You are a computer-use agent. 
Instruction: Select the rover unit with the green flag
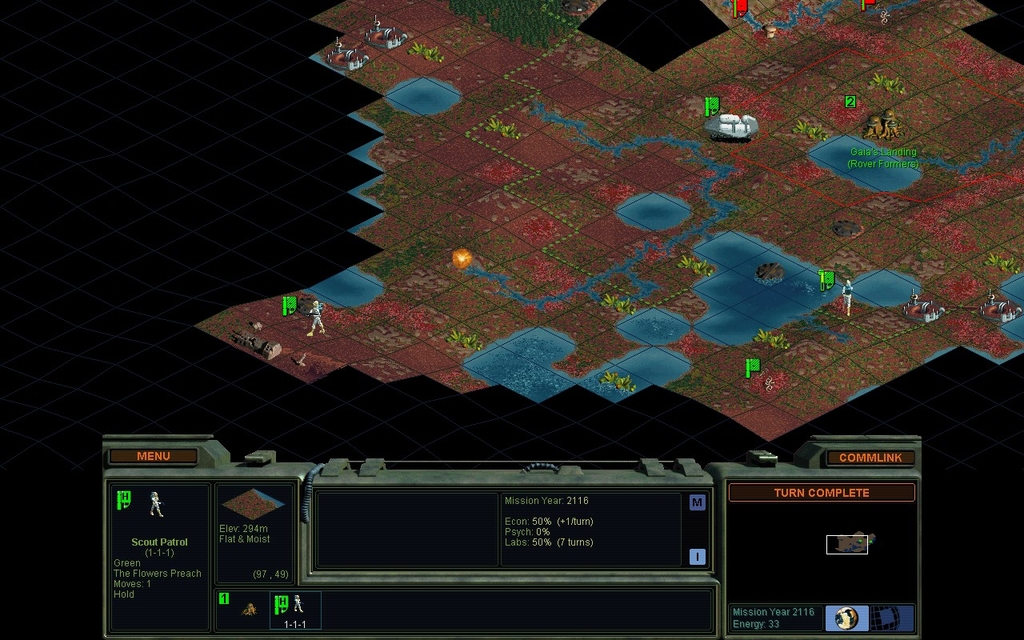[x=732, y=126]
